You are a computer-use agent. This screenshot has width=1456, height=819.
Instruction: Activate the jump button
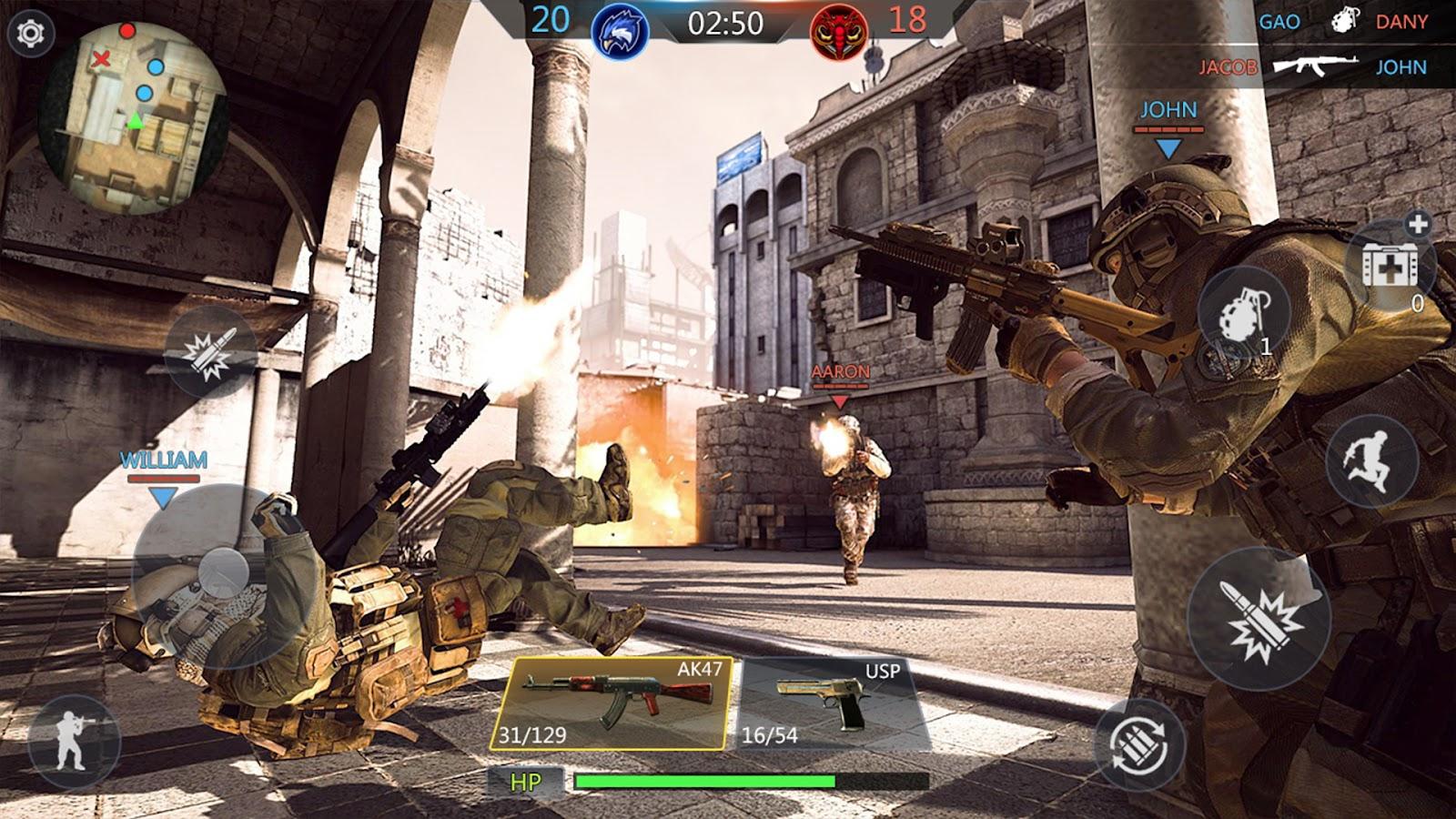1371,462
